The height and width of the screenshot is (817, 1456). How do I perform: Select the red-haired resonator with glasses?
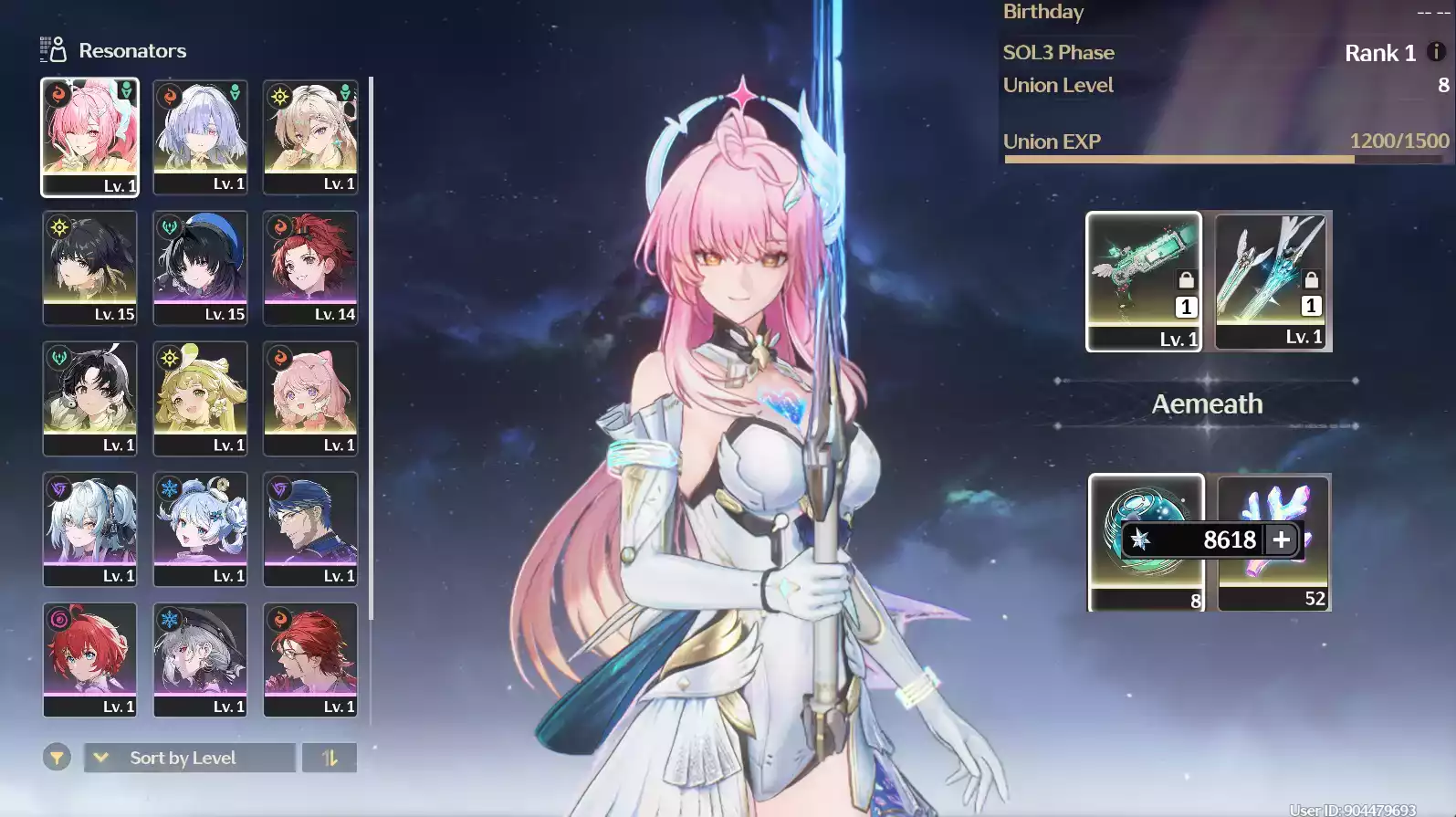[310, 659]
